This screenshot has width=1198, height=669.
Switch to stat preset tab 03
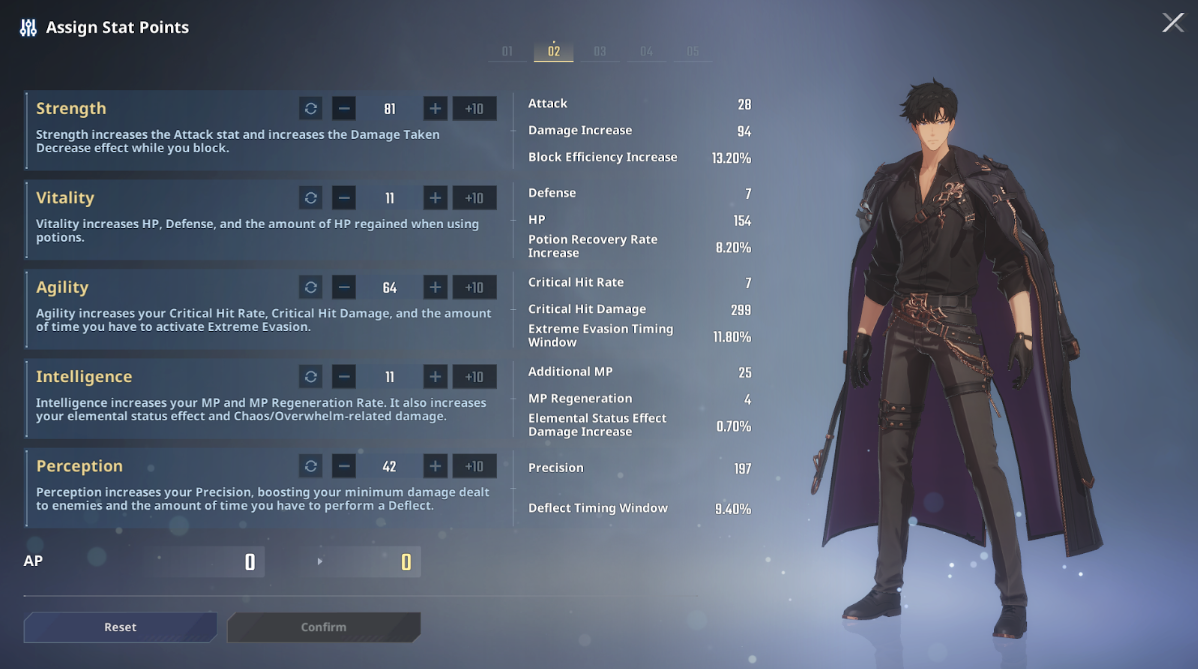coord(600,52)
